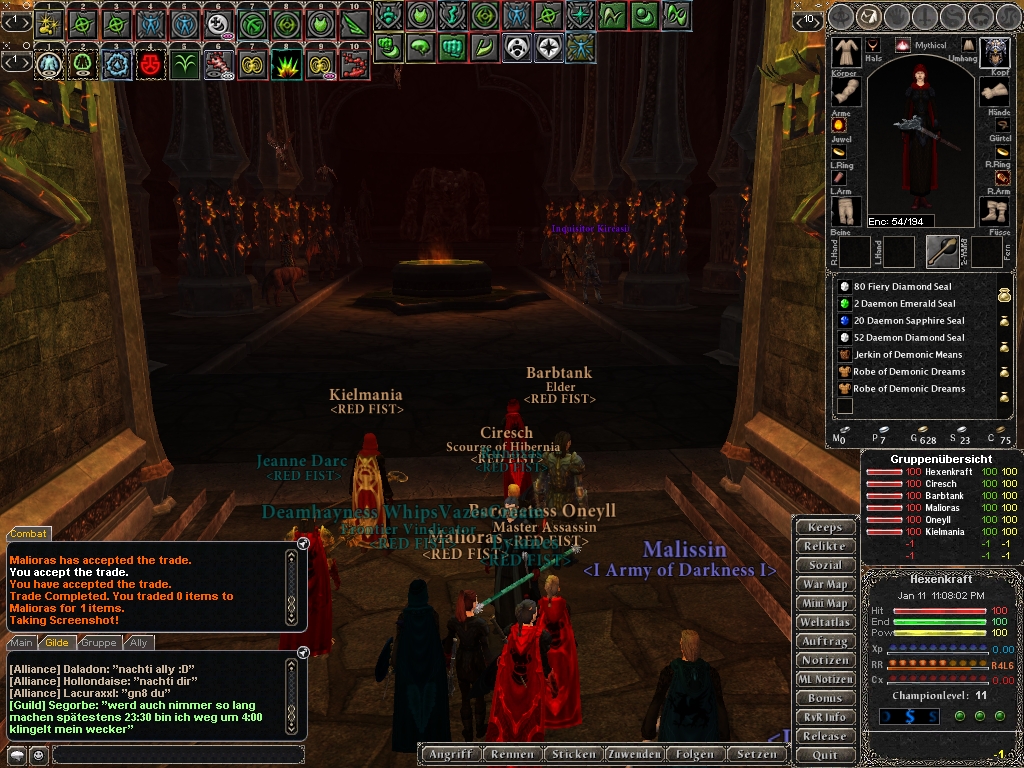Switch to the Gruppe chat tab

(99, 643)
